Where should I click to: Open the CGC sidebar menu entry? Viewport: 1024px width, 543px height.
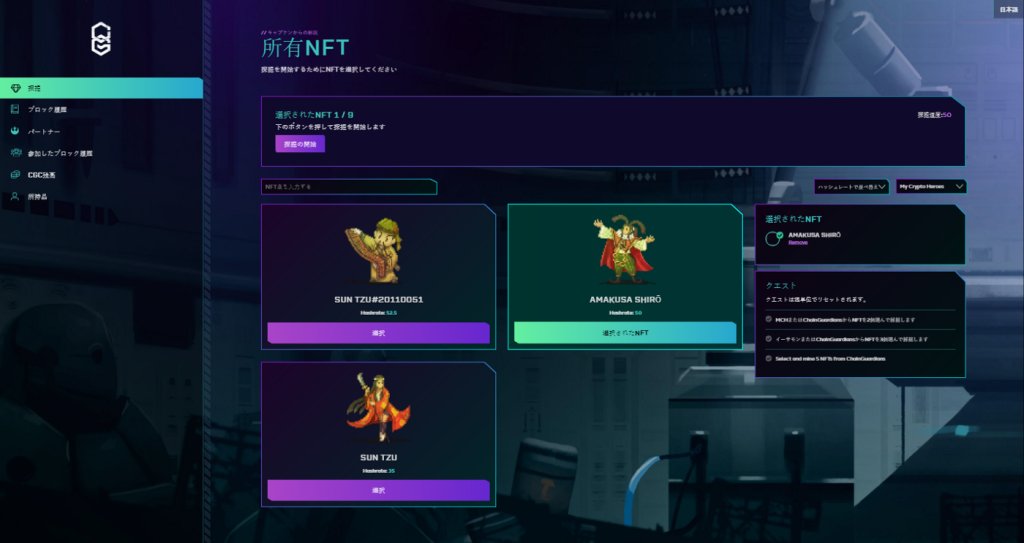pos(42,175)
